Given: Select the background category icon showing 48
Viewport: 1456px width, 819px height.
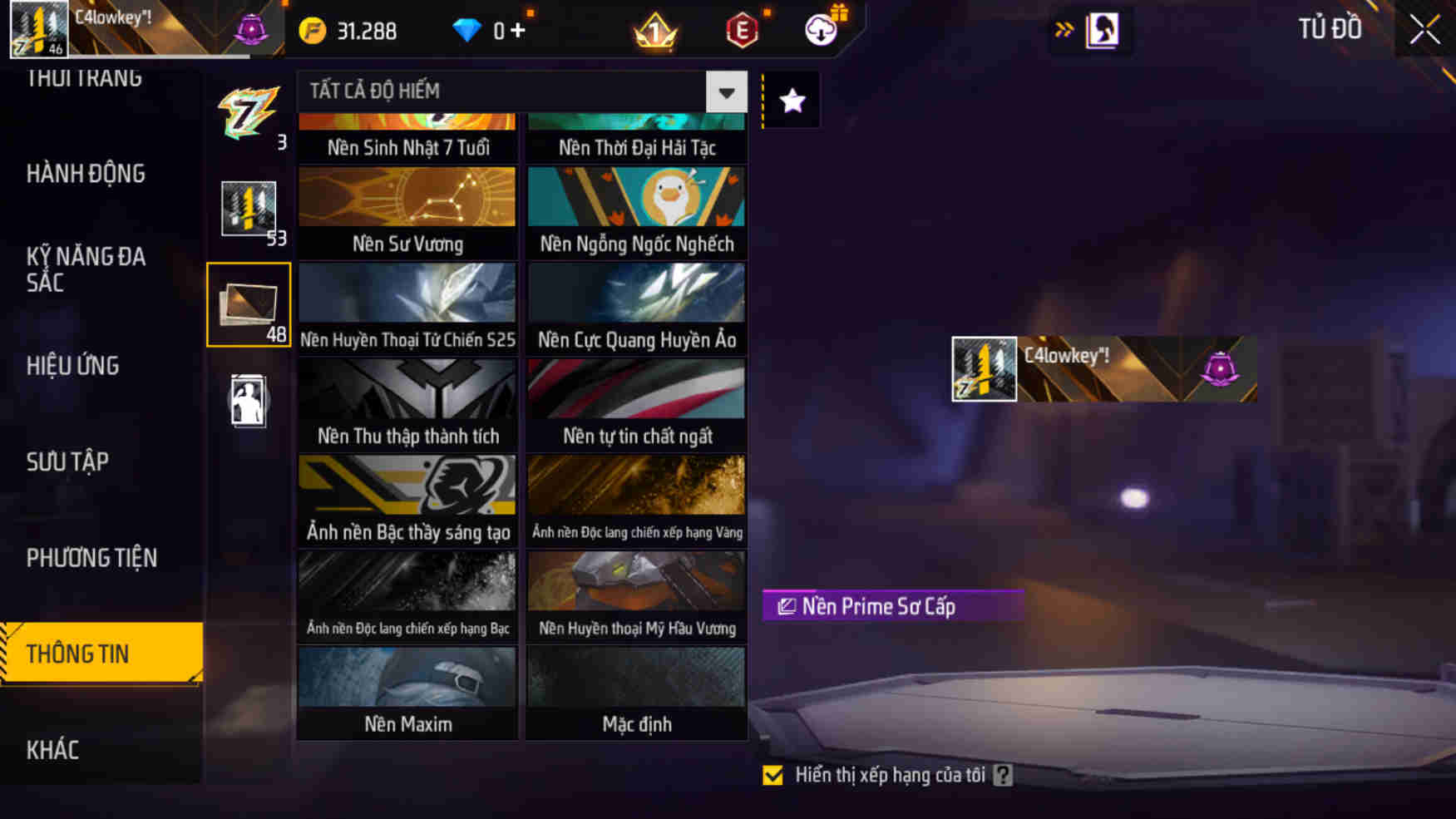Looking at the screenshot, I should pos(248,303).
